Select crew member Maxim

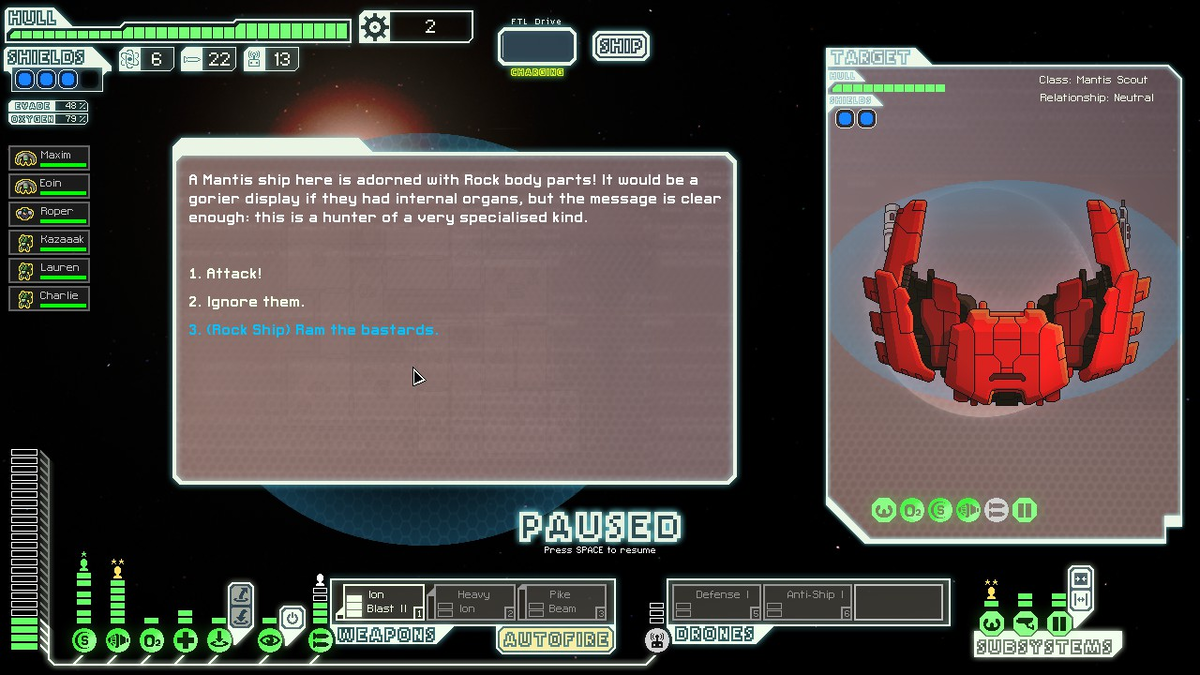50,157
